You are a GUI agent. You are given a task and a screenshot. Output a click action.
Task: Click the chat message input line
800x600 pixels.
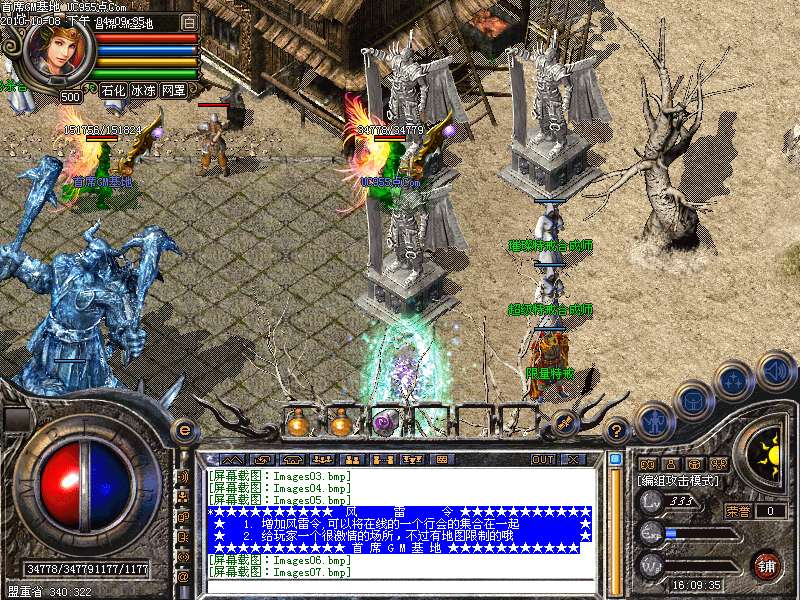pos(400,584)
